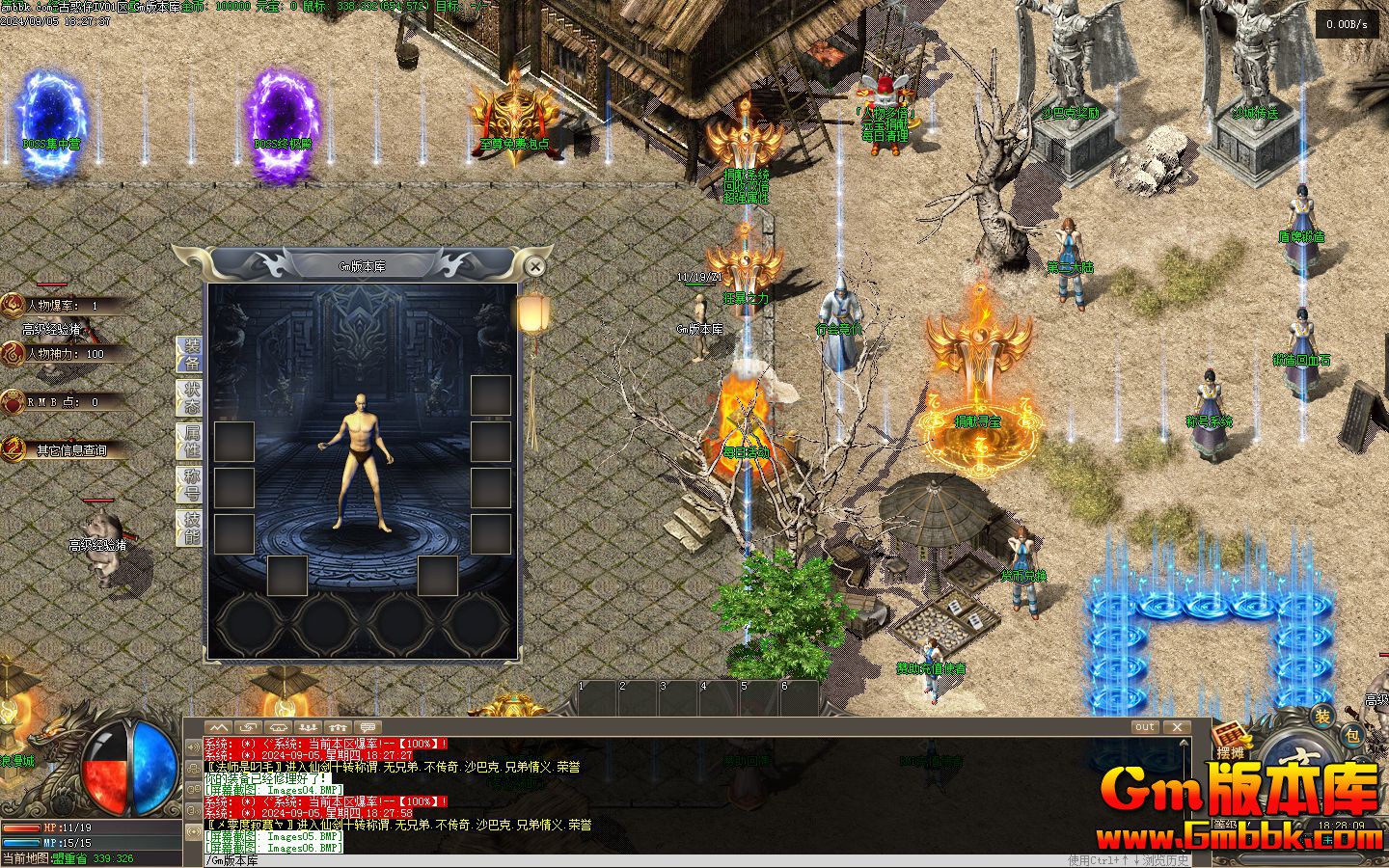Click the out button on chat bar
Screen dimensions: 1389x868
pos(1145,727)
